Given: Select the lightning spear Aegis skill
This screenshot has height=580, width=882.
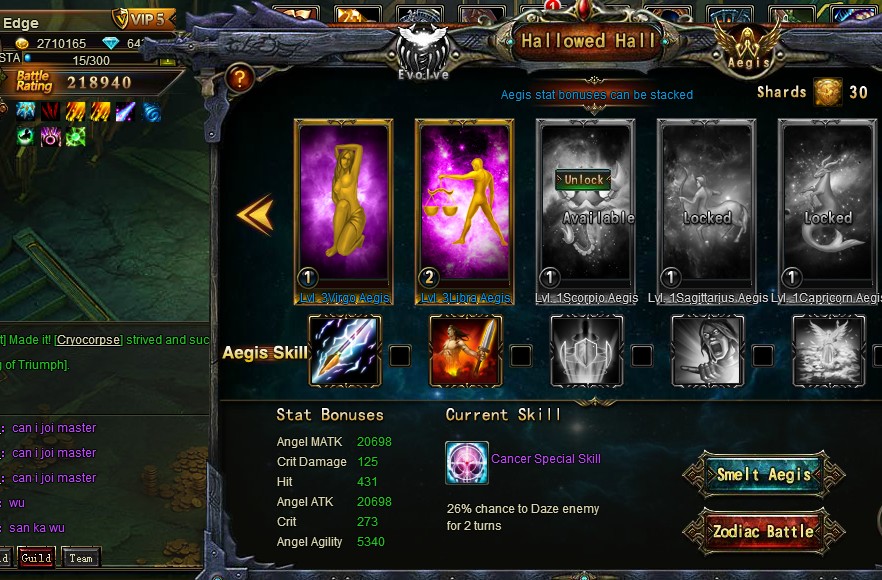Looking at the screenshot, I should coord(344,351).
